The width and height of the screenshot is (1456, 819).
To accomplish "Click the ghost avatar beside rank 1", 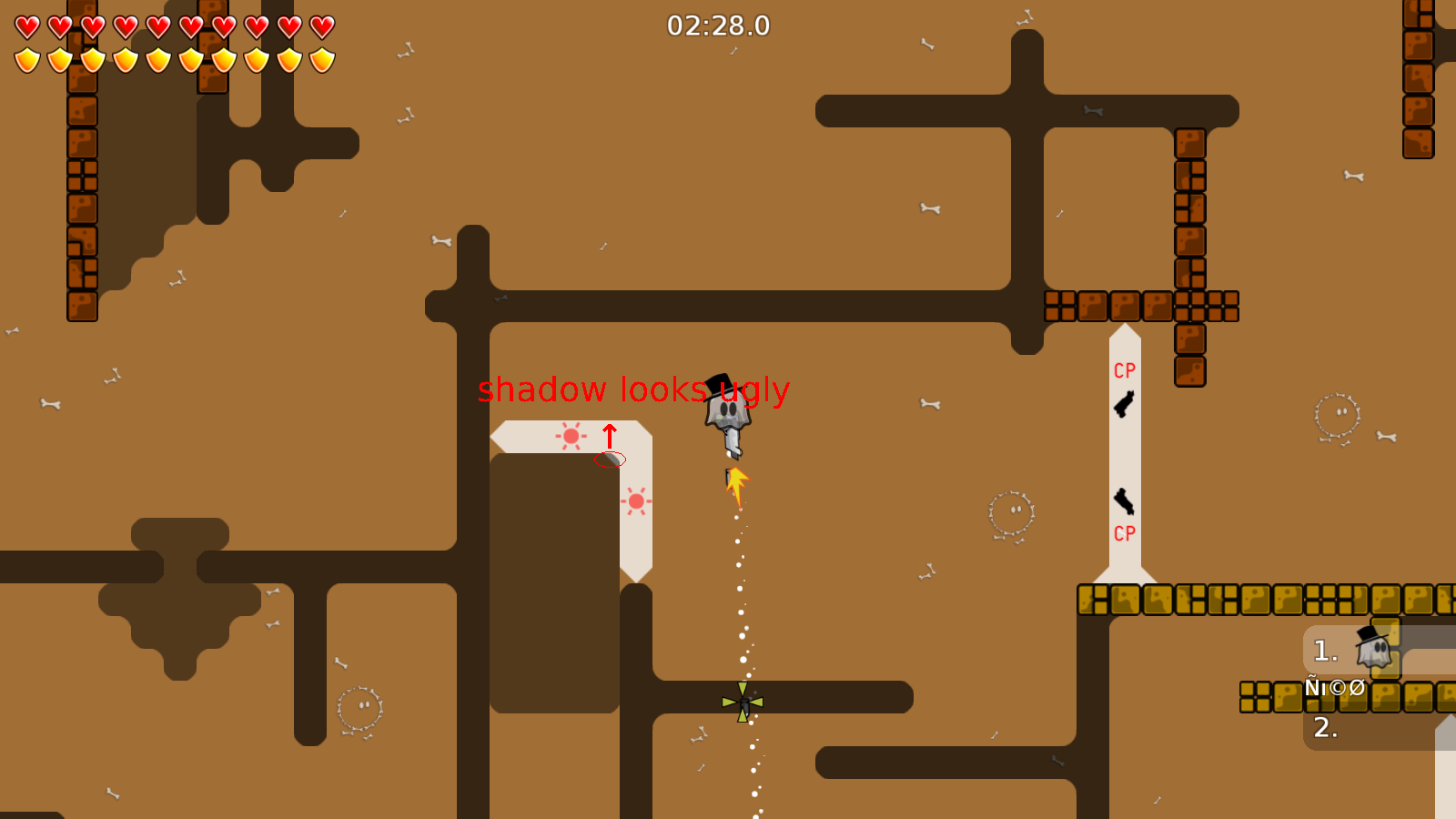I will (x=1374, y=649).
